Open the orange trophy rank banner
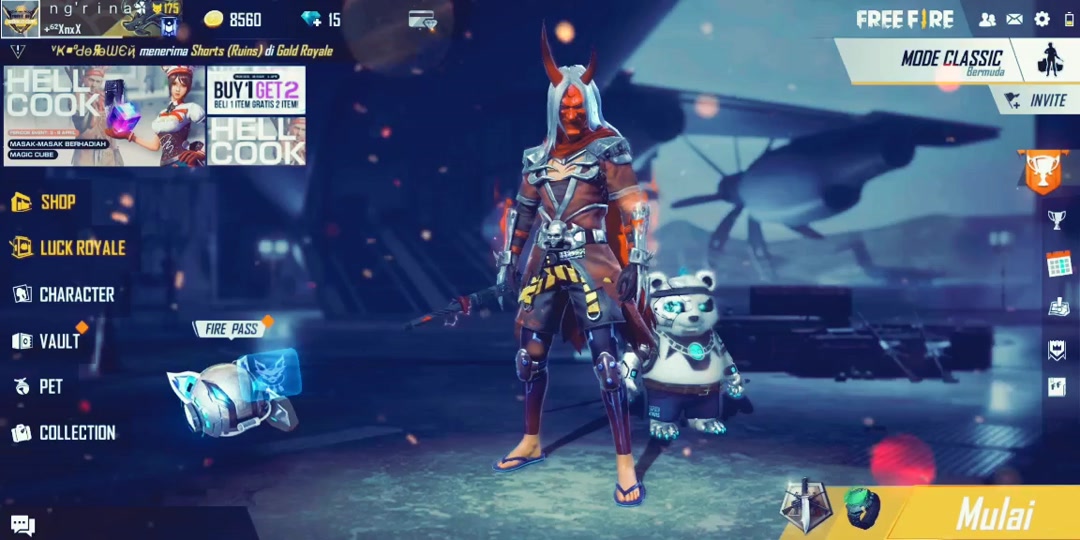 1041,172
